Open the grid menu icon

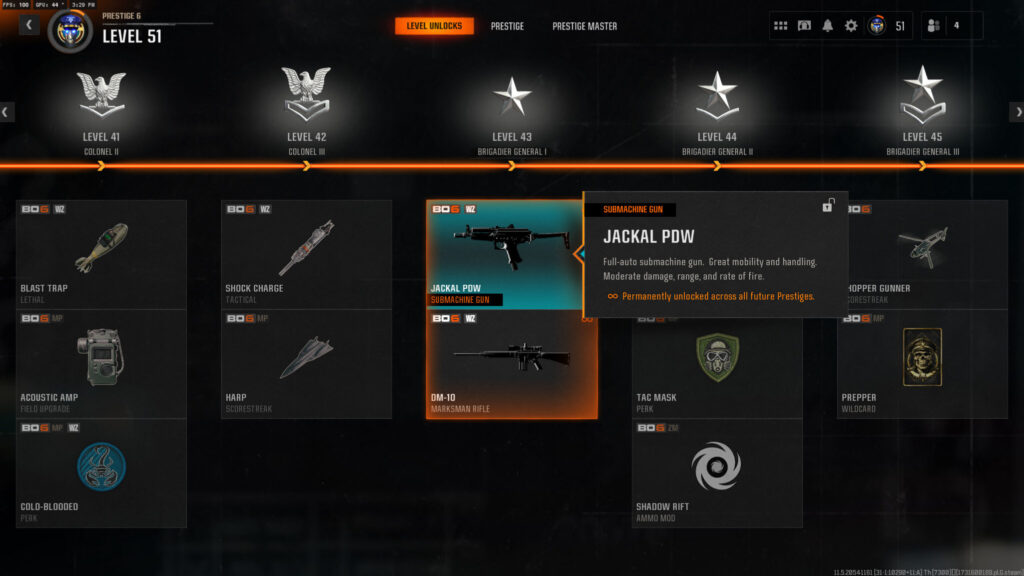781,26
